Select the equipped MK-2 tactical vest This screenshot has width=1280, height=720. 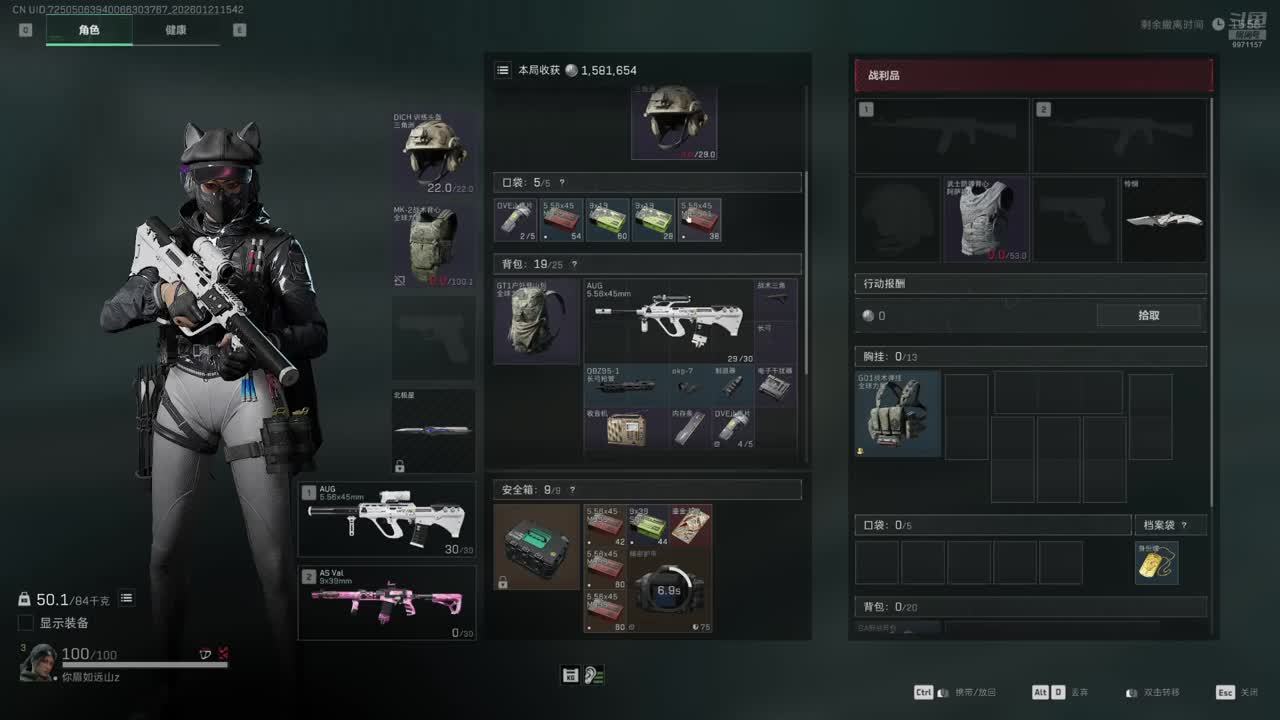pos(434,247)
